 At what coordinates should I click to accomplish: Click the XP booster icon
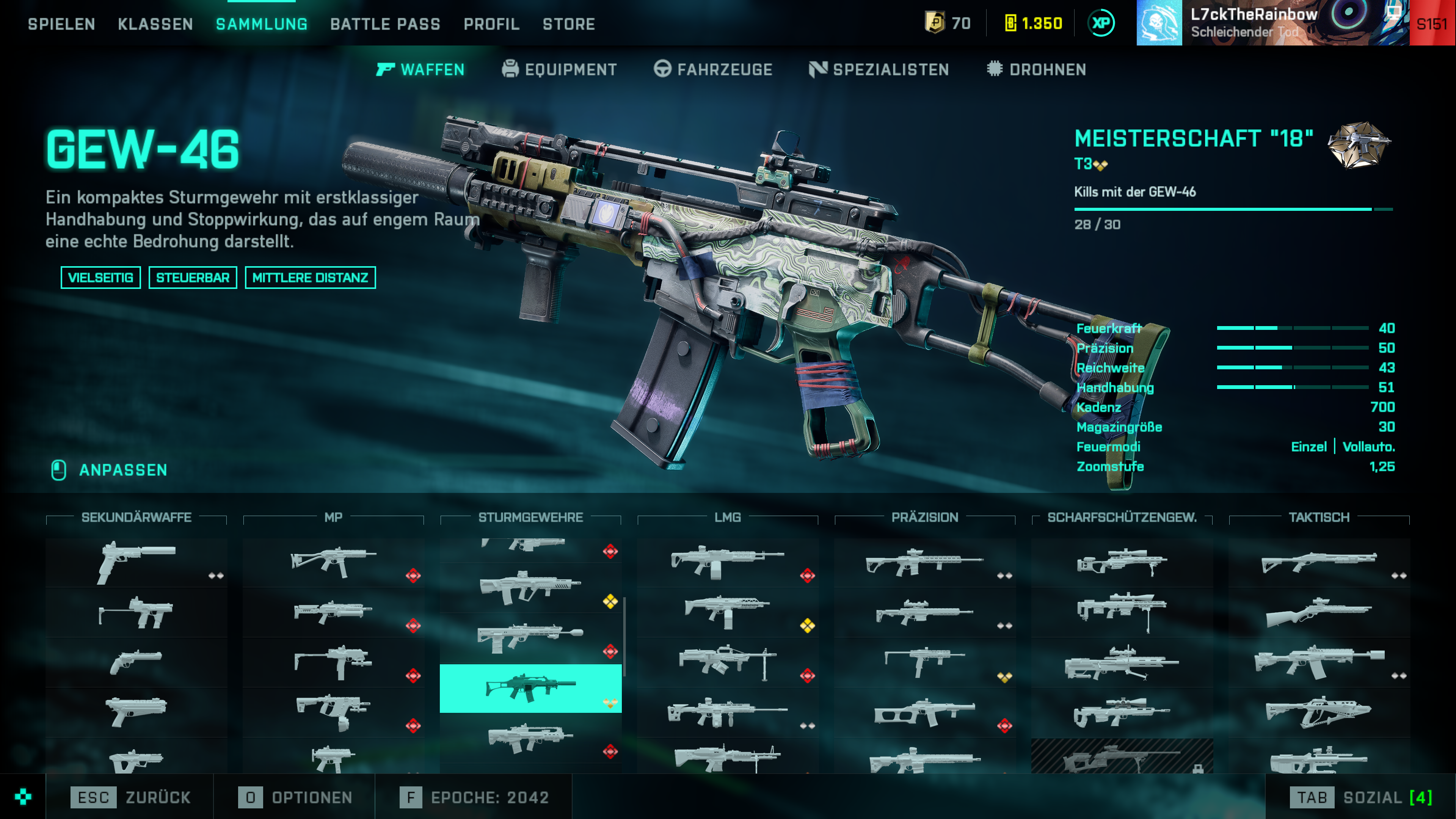click(1101, 23)
